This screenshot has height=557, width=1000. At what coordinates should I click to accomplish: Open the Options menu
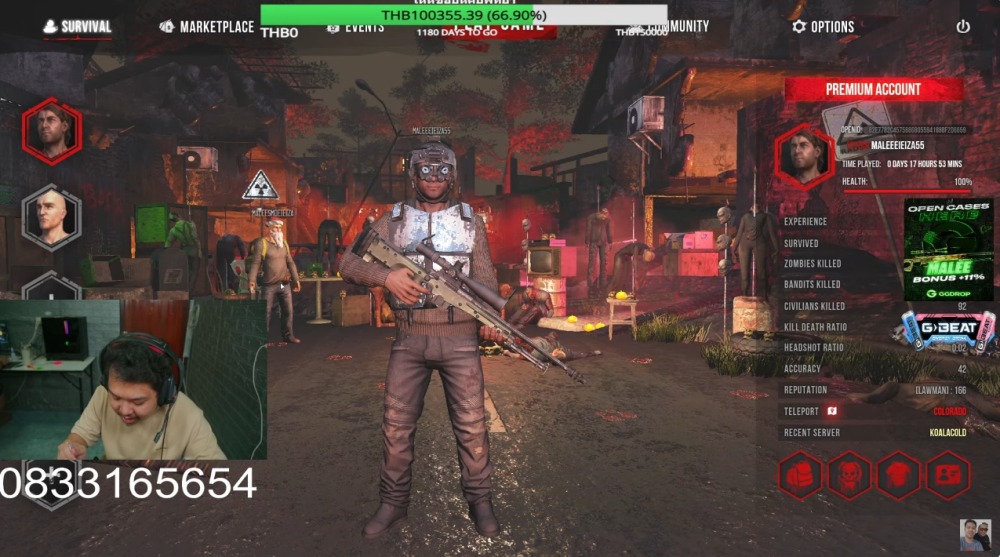(823, 27)
